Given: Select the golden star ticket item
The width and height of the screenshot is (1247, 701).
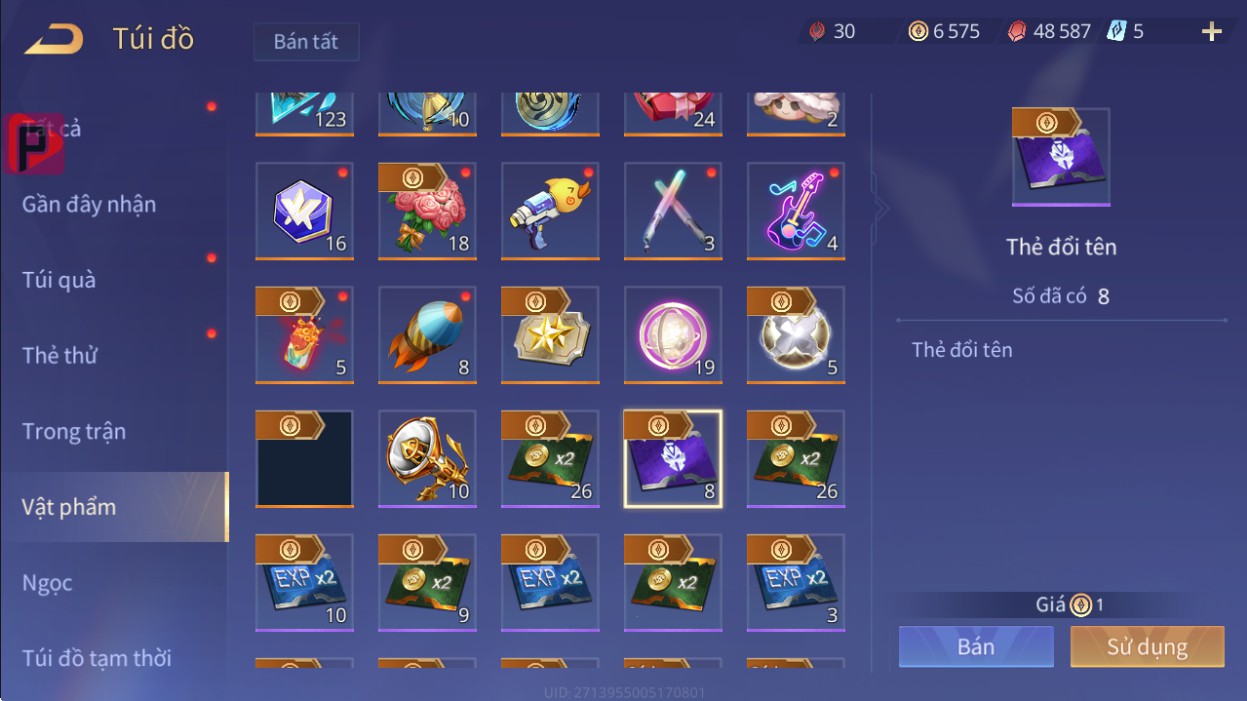Looking at the screenshot, I should point(549,335).
